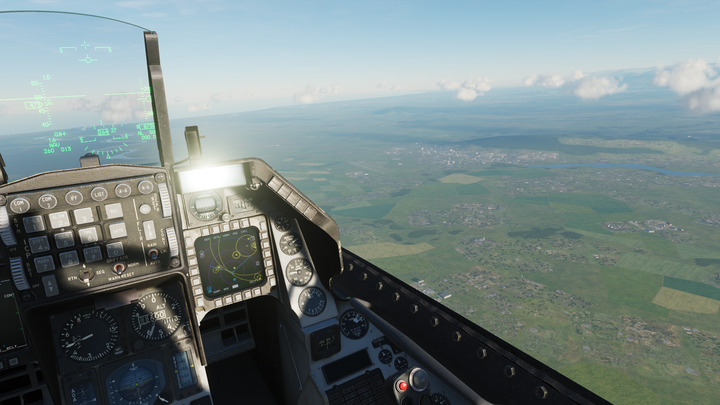Image resolution: width=720 pixels, height=405 pixels.
Task: Click the multifunction display map screen
Action: 229,262
